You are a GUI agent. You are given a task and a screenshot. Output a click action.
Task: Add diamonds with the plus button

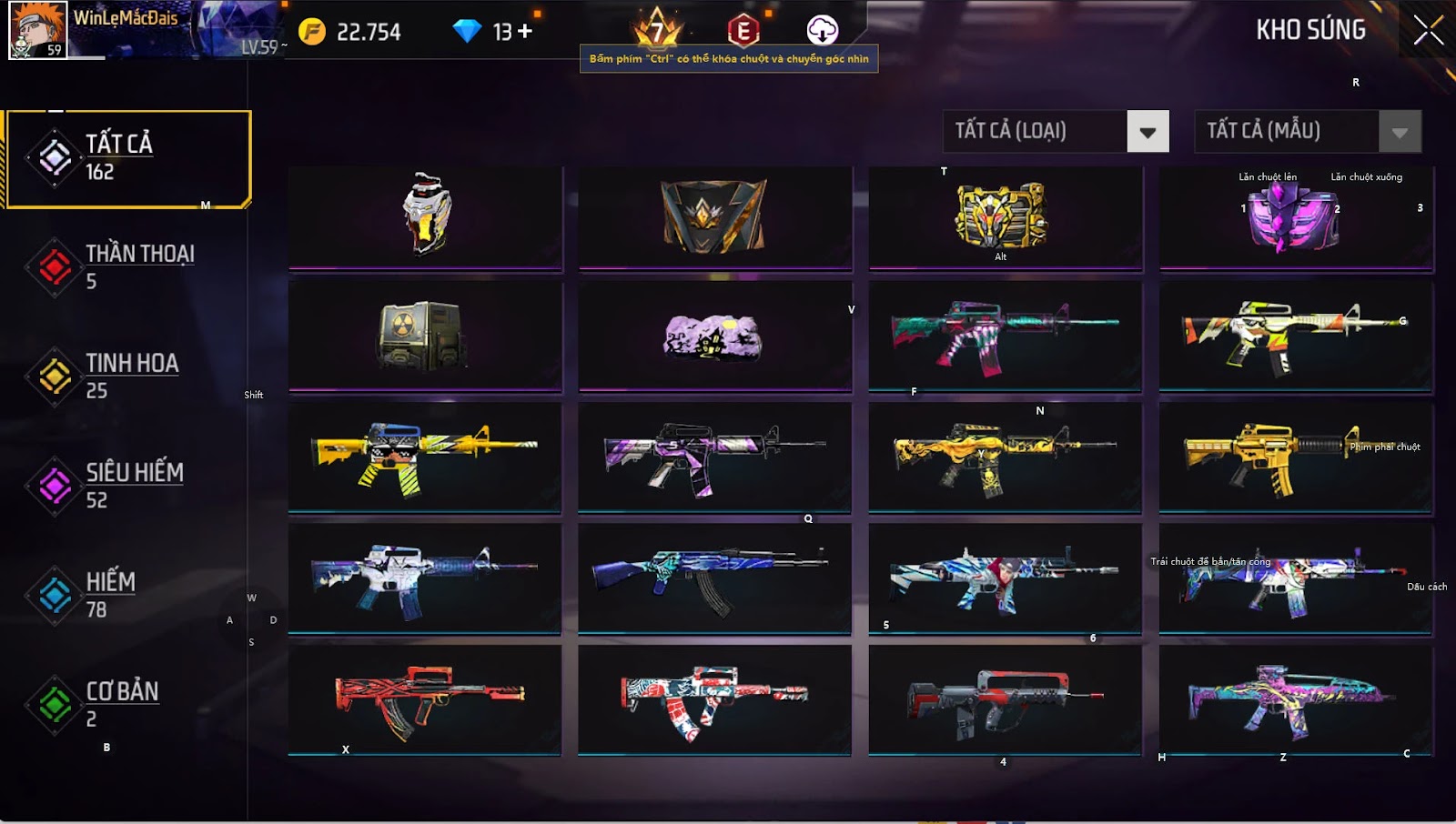(525, 32)
